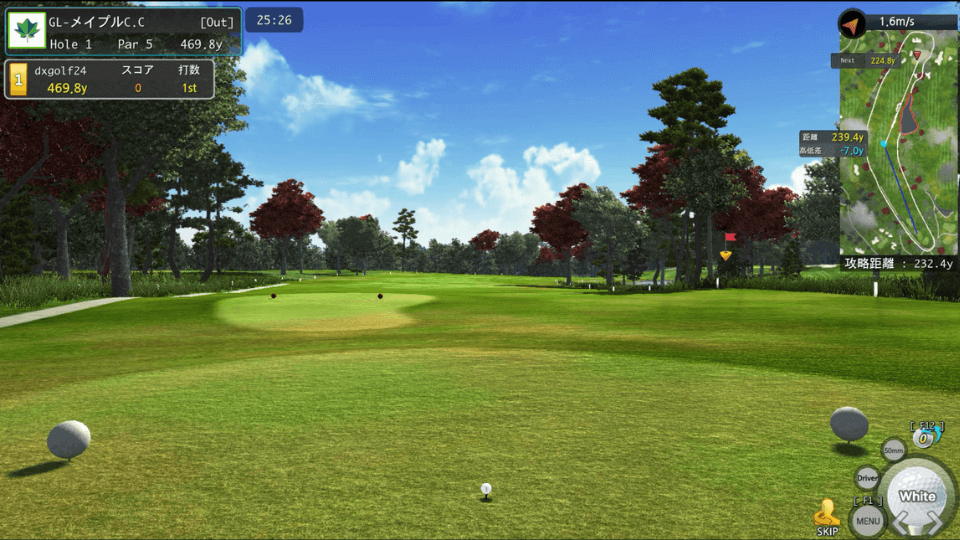Change the 50mm tee height setting
This screenshot has height=540, width=960.
coord(893,451)
